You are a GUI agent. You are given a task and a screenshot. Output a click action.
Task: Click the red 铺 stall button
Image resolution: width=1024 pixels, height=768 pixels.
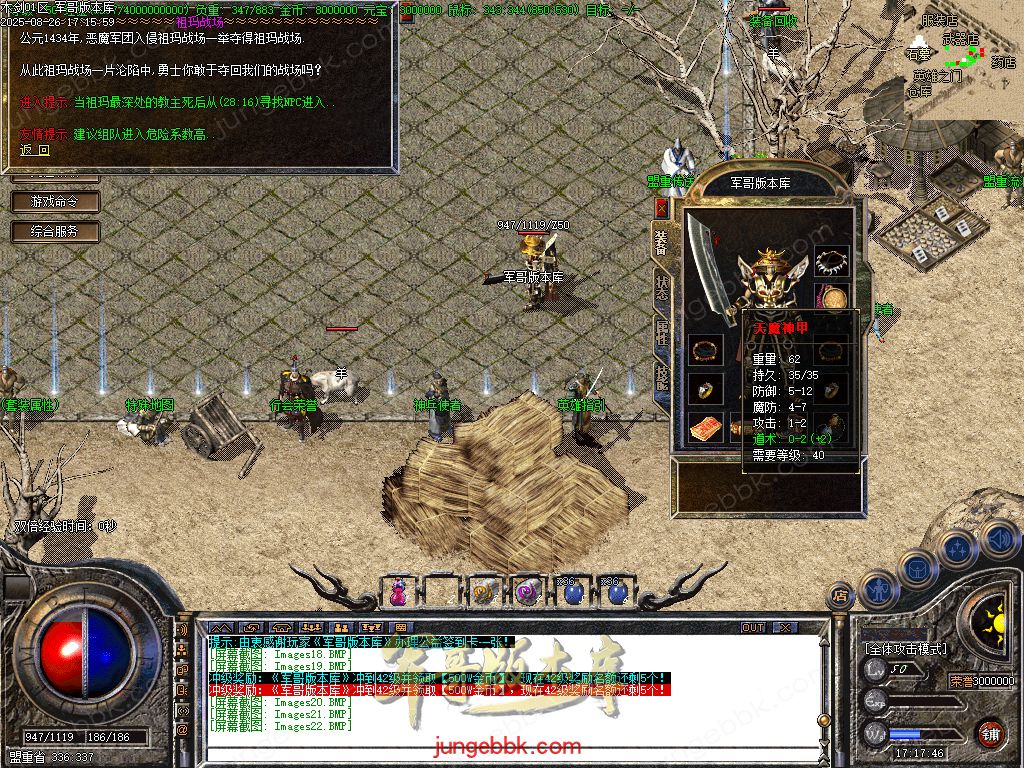pyautogui.click(x=990, y=733)
